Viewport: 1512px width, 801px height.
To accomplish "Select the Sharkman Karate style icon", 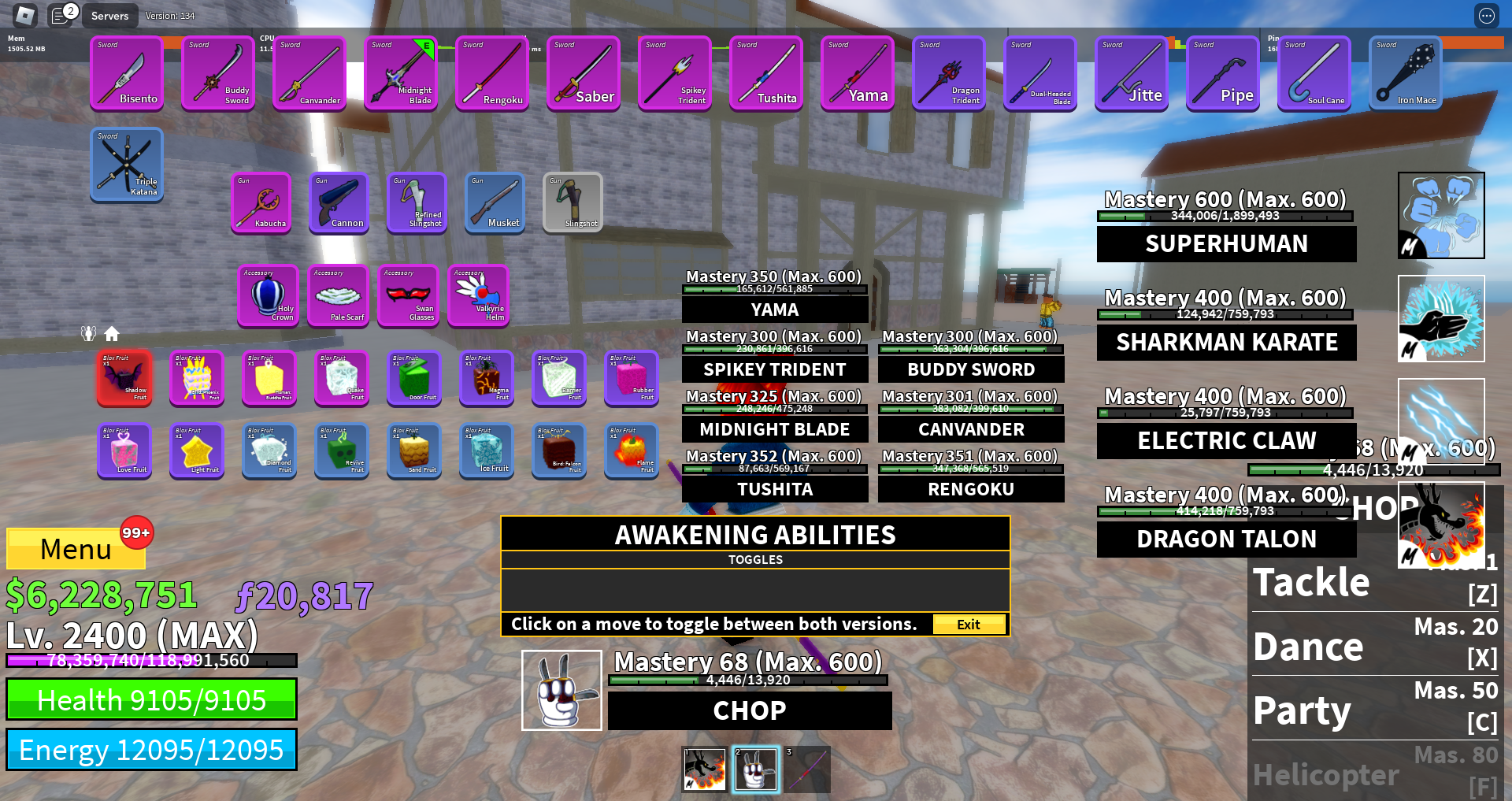I will tap(1441, 318).
